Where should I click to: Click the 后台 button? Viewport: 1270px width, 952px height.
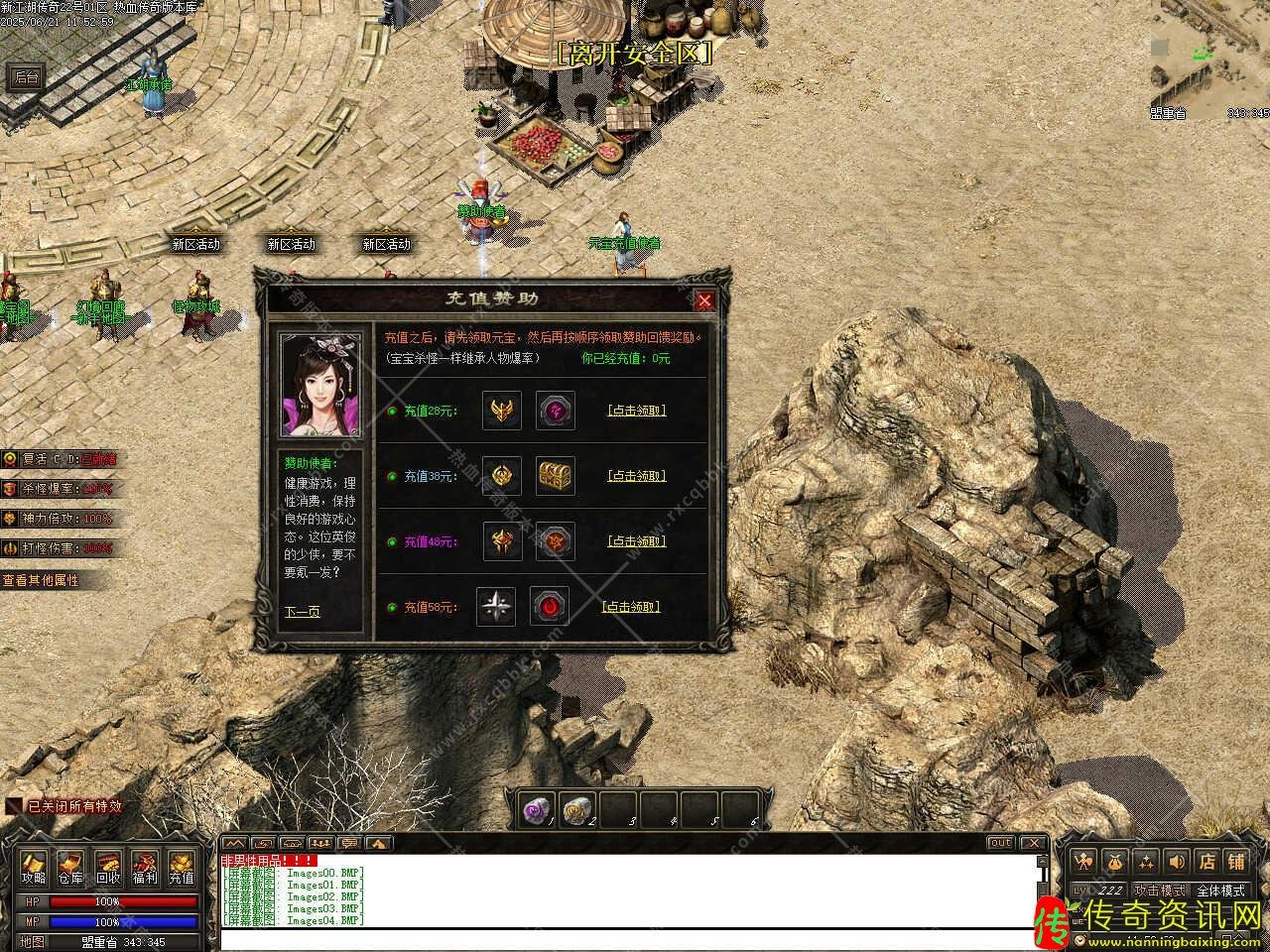click(x=27, y=77)
